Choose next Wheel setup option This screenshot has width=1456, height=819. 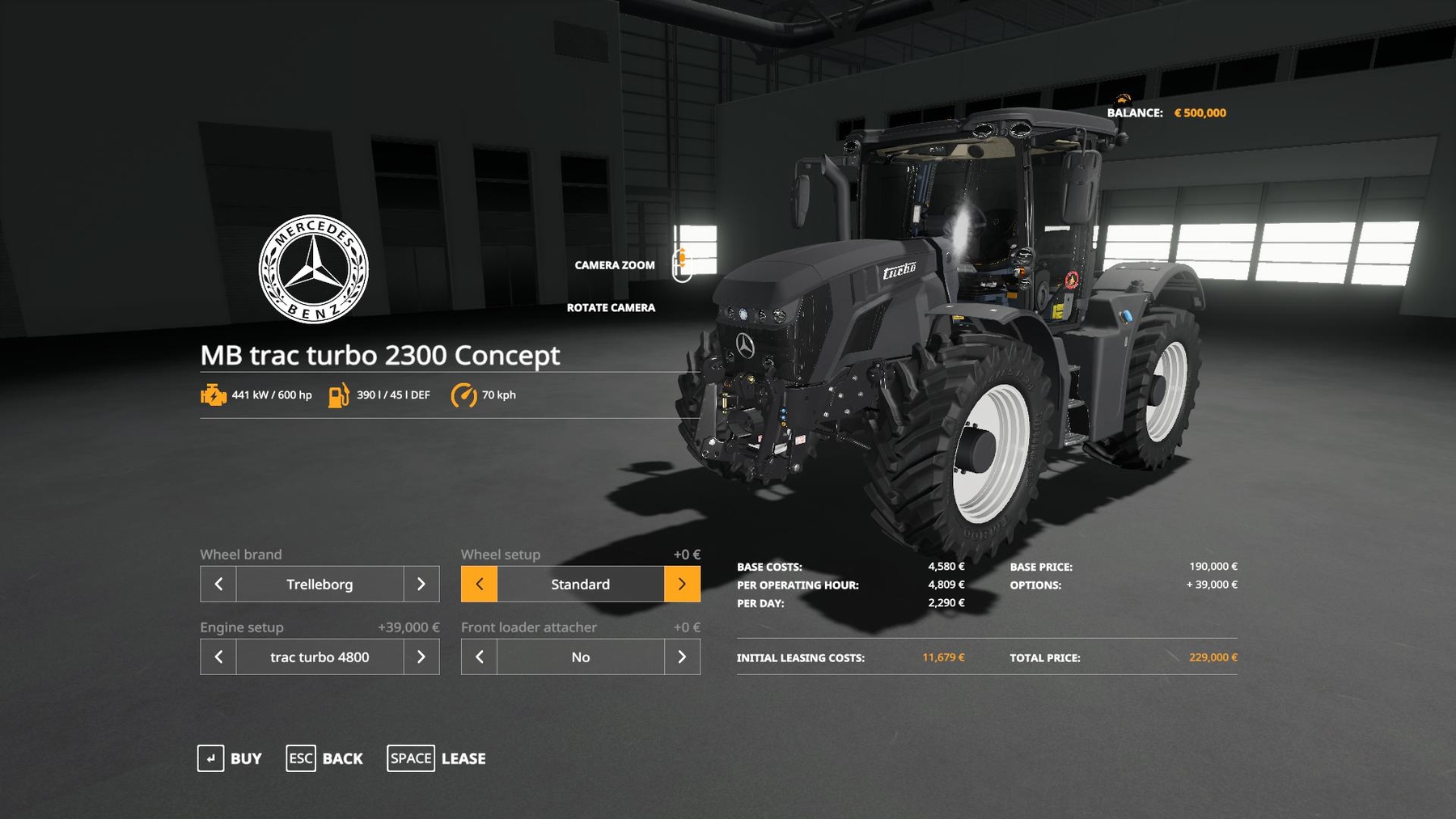pos(682,584)
